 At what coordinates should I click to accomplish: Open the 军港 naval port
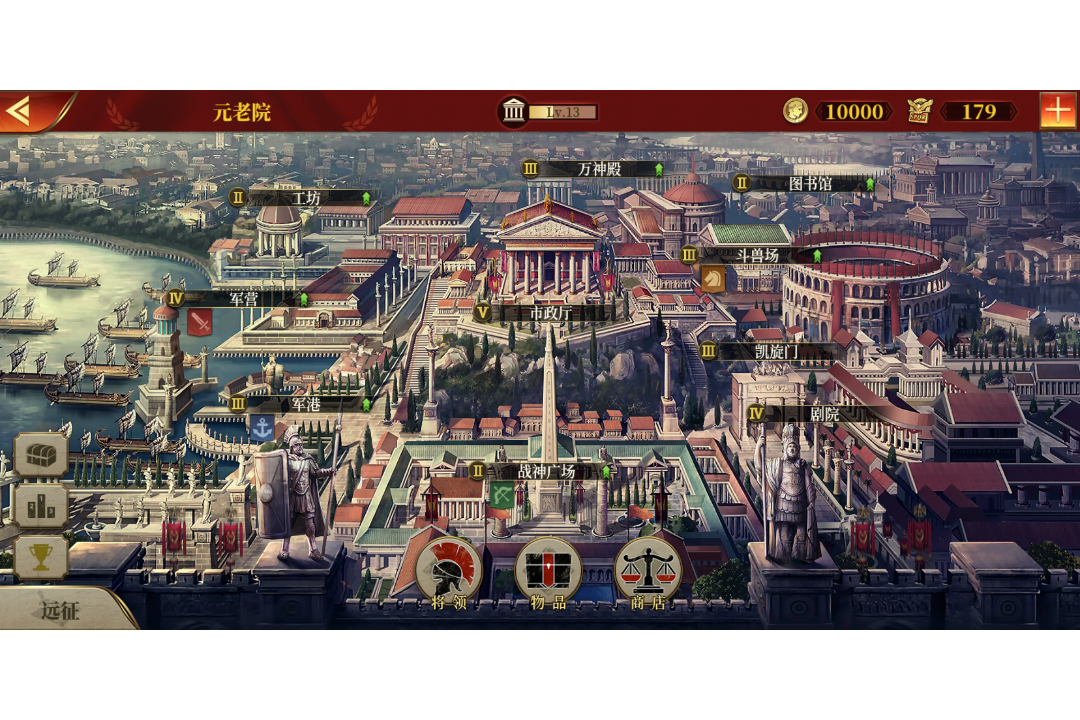click(306, 403)
